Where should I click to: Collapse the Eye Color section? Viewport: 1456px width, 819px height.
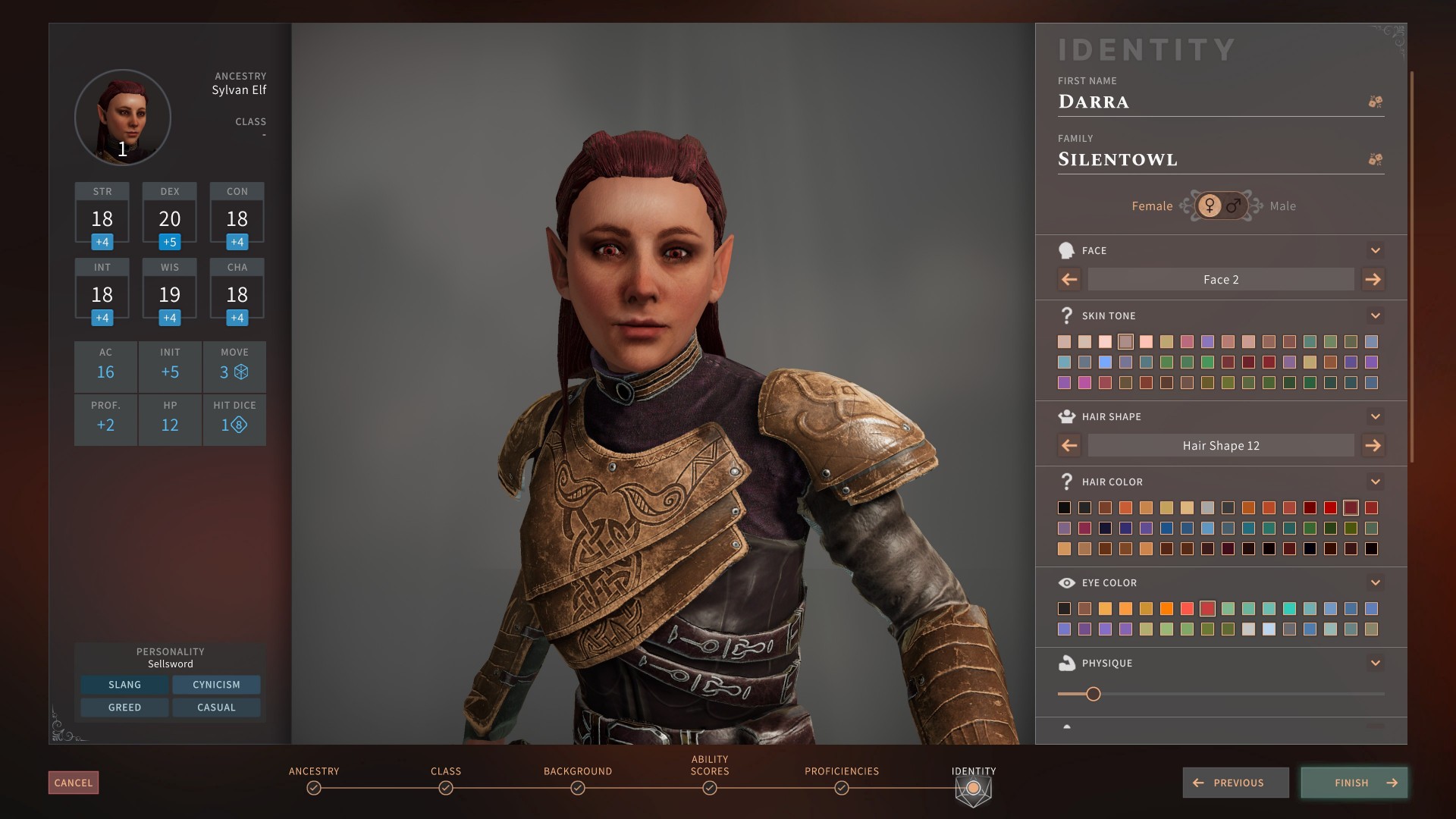1375,582
